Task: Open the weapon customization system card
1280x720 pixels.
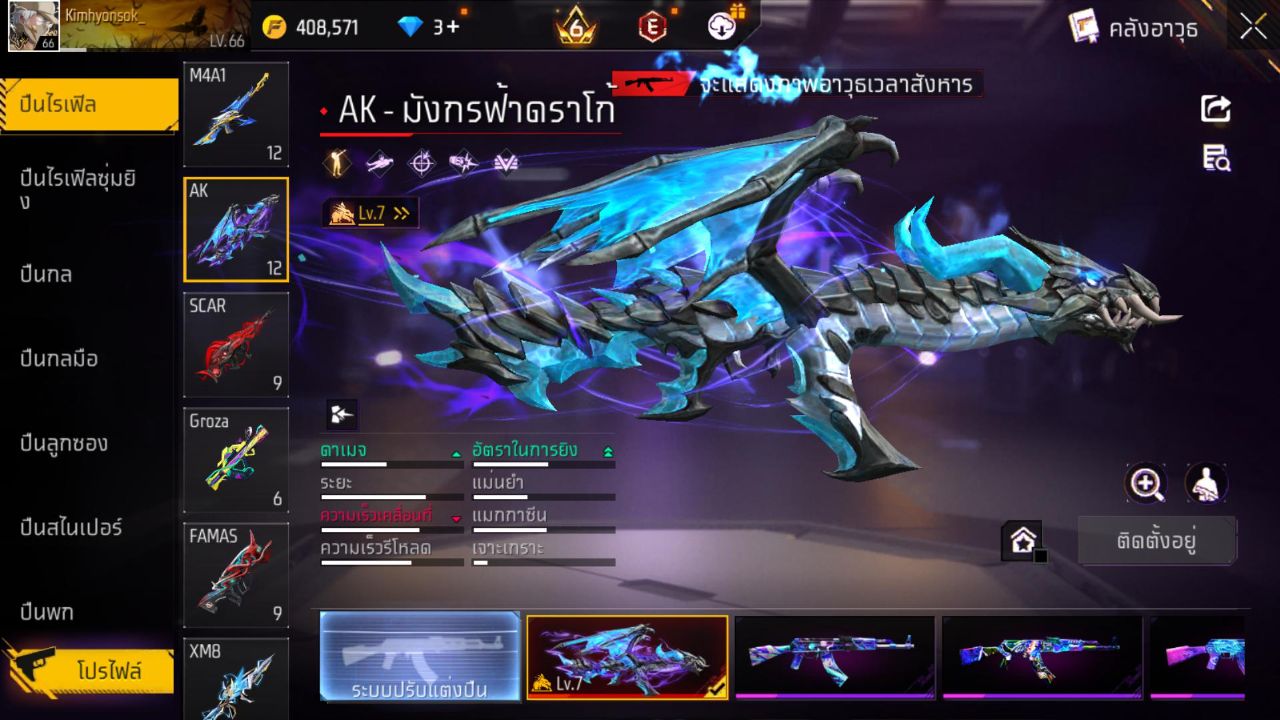Action: tap(419, 659)
